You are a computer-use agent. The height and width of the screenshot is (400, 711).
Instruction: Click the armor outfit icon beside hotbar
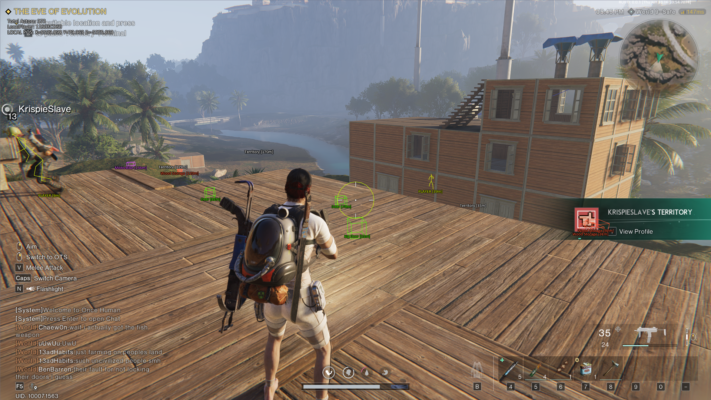click(477, 369)
